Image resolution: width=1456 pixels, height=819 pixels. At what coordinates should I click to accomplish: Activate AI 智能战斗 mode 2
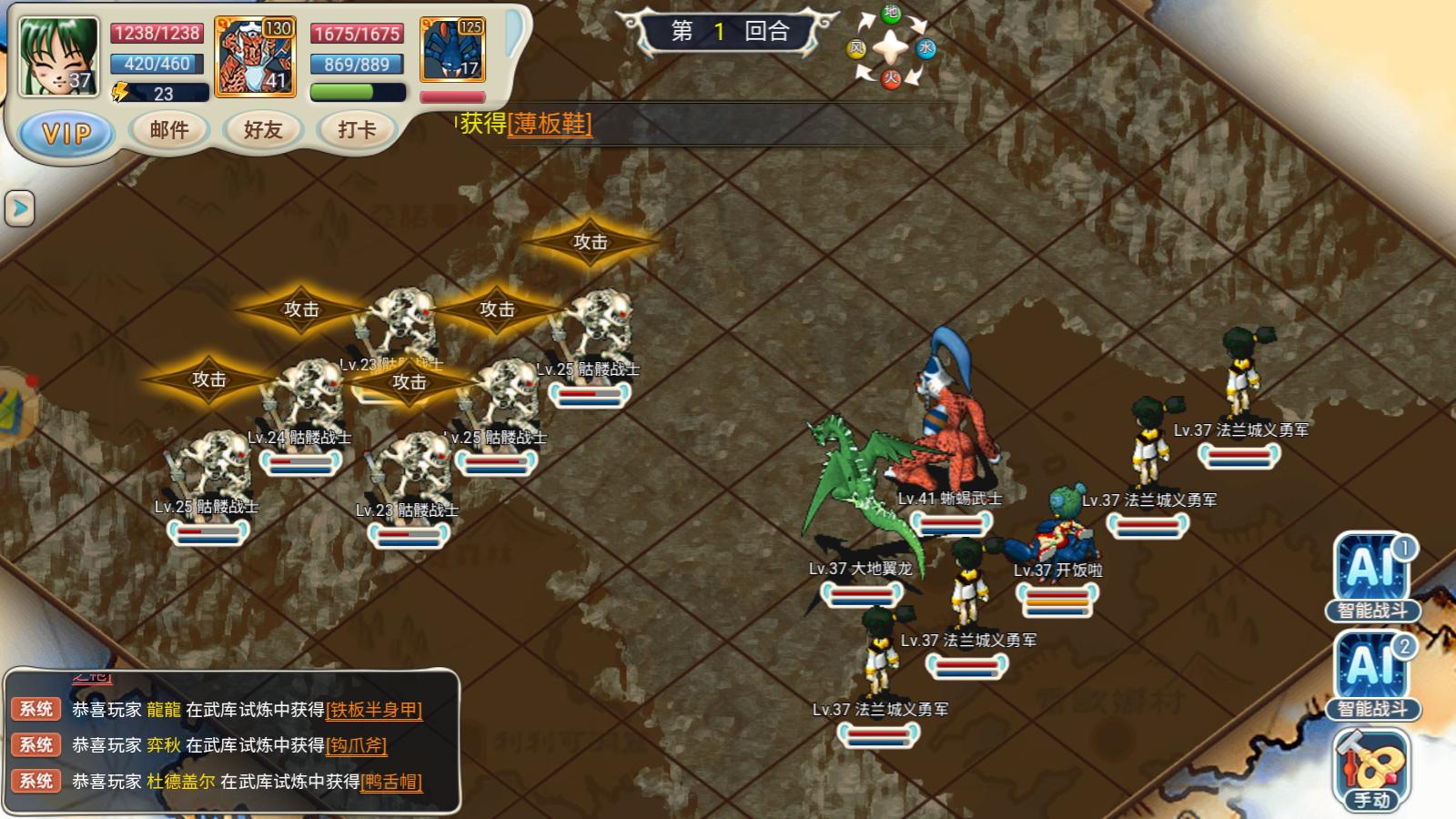coord(1372,674)
